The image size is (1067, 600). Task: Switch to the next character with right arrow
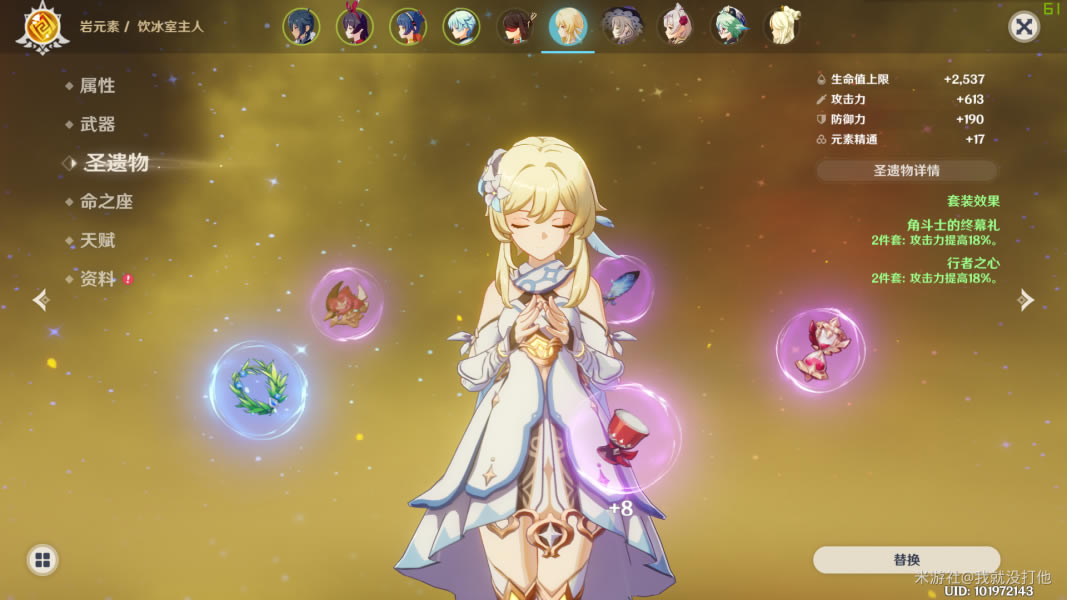click(x=1025, y=300)
